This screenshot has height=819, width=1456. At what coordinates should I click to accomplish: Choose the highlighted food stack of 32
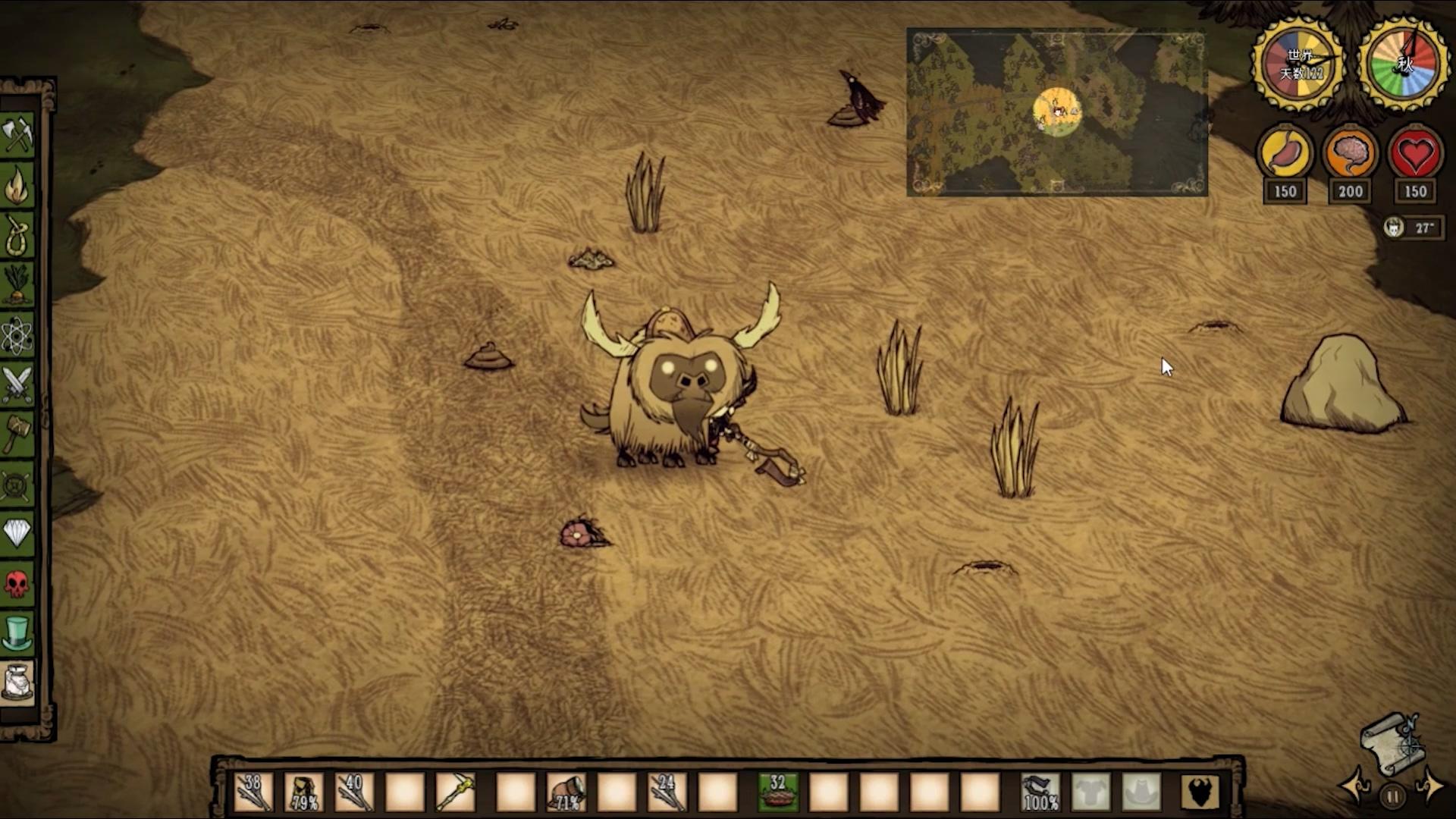[x=778, y=792]
